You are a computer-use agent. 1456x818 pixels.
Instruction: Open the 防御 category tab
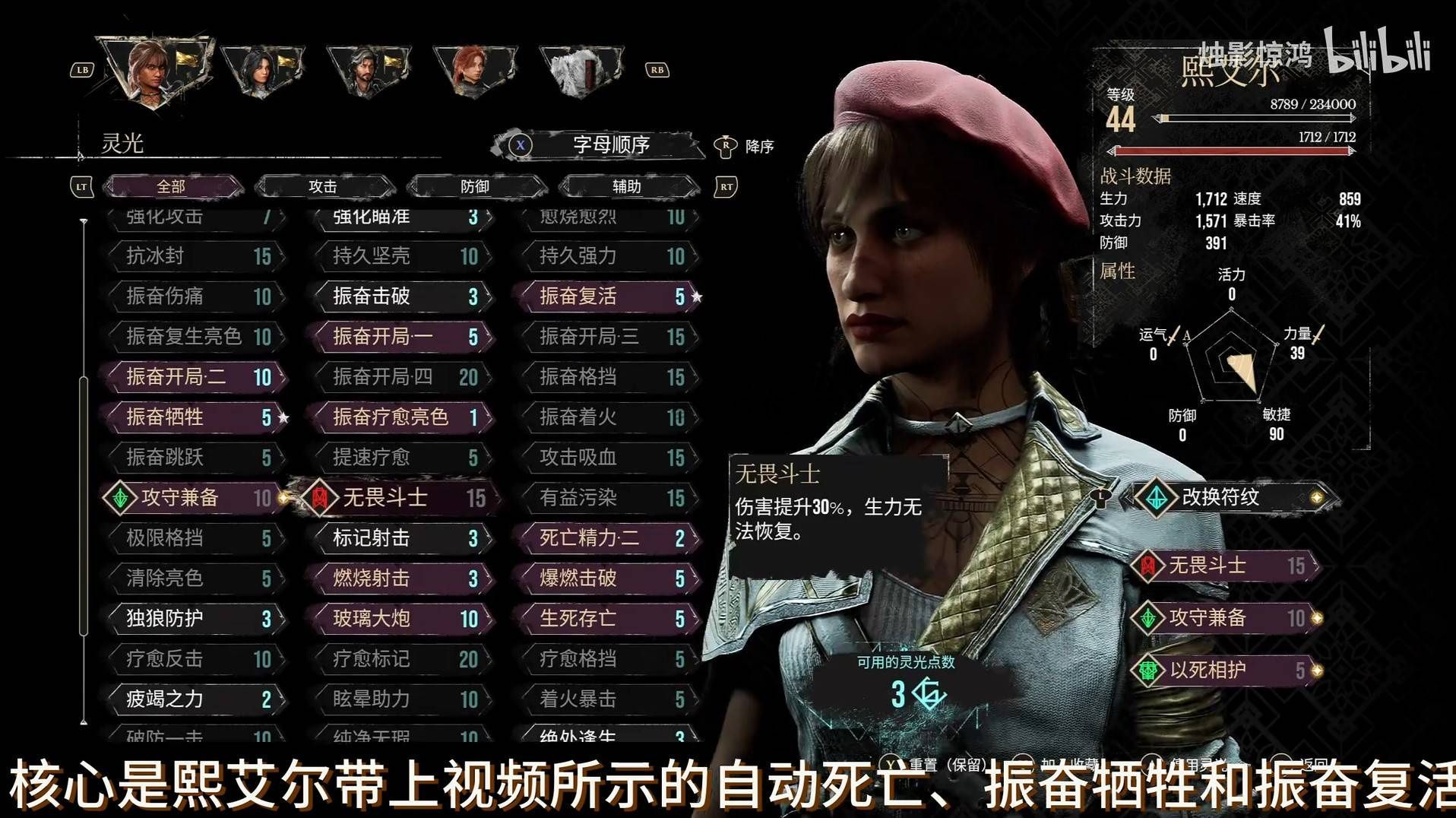pos(475,186)
